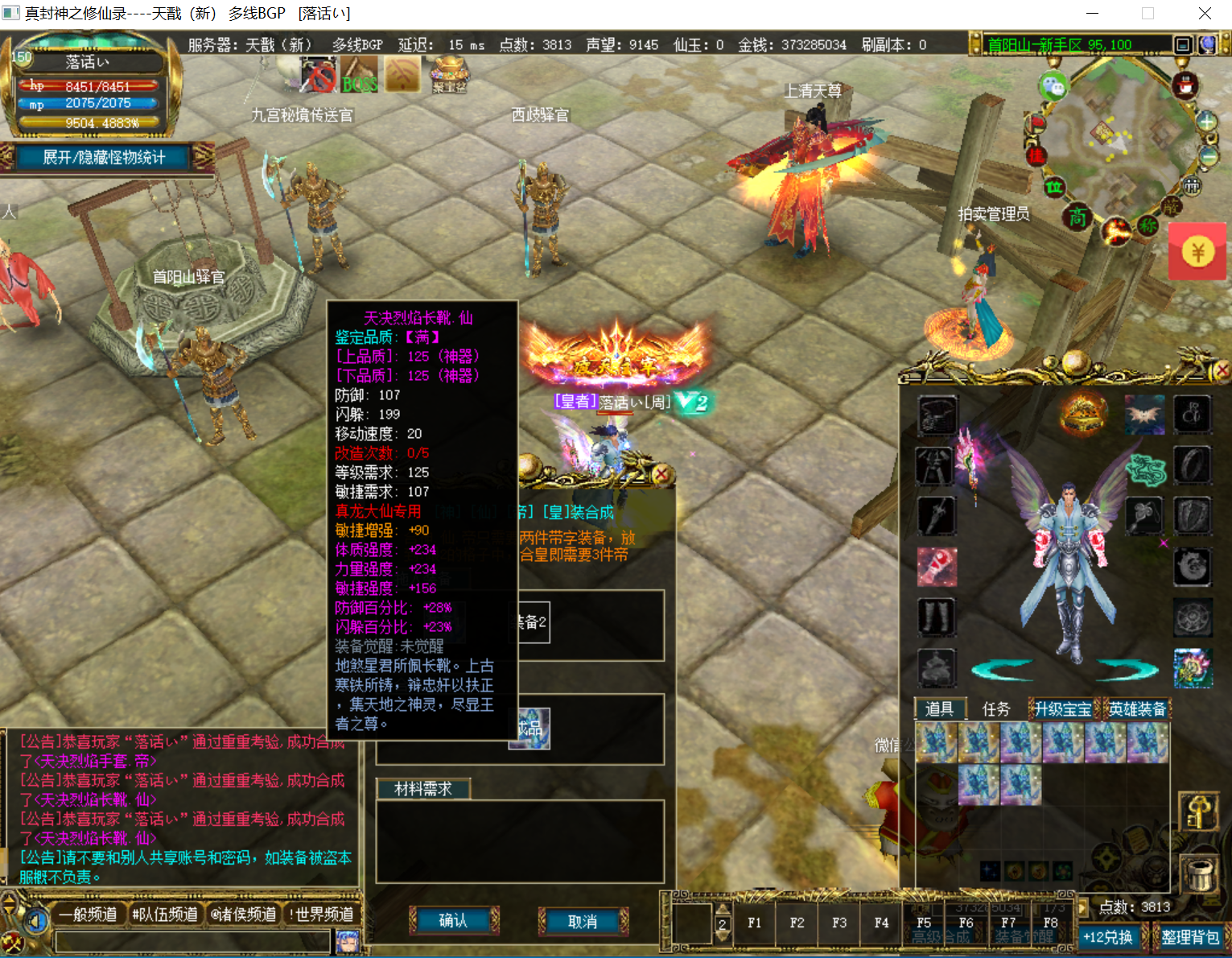
Task: Close the game window
Action: point(1205,14)
